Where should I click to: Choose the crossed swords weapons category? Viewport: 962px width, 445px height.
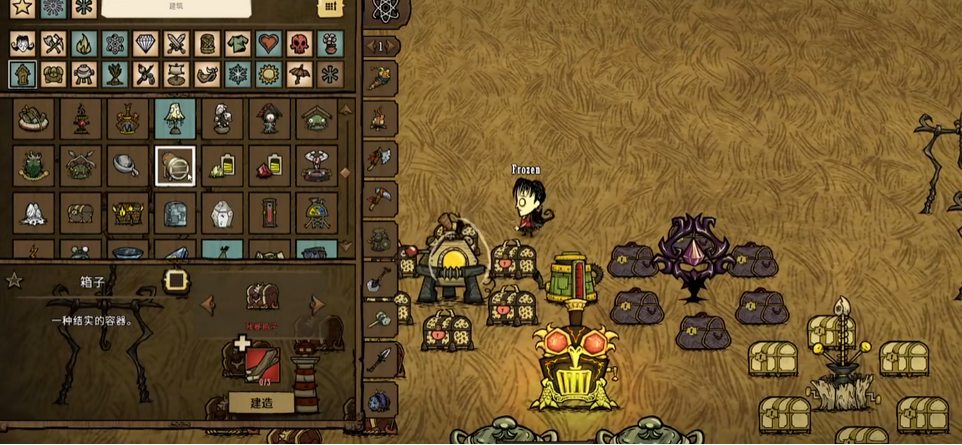tap(176, 44)
